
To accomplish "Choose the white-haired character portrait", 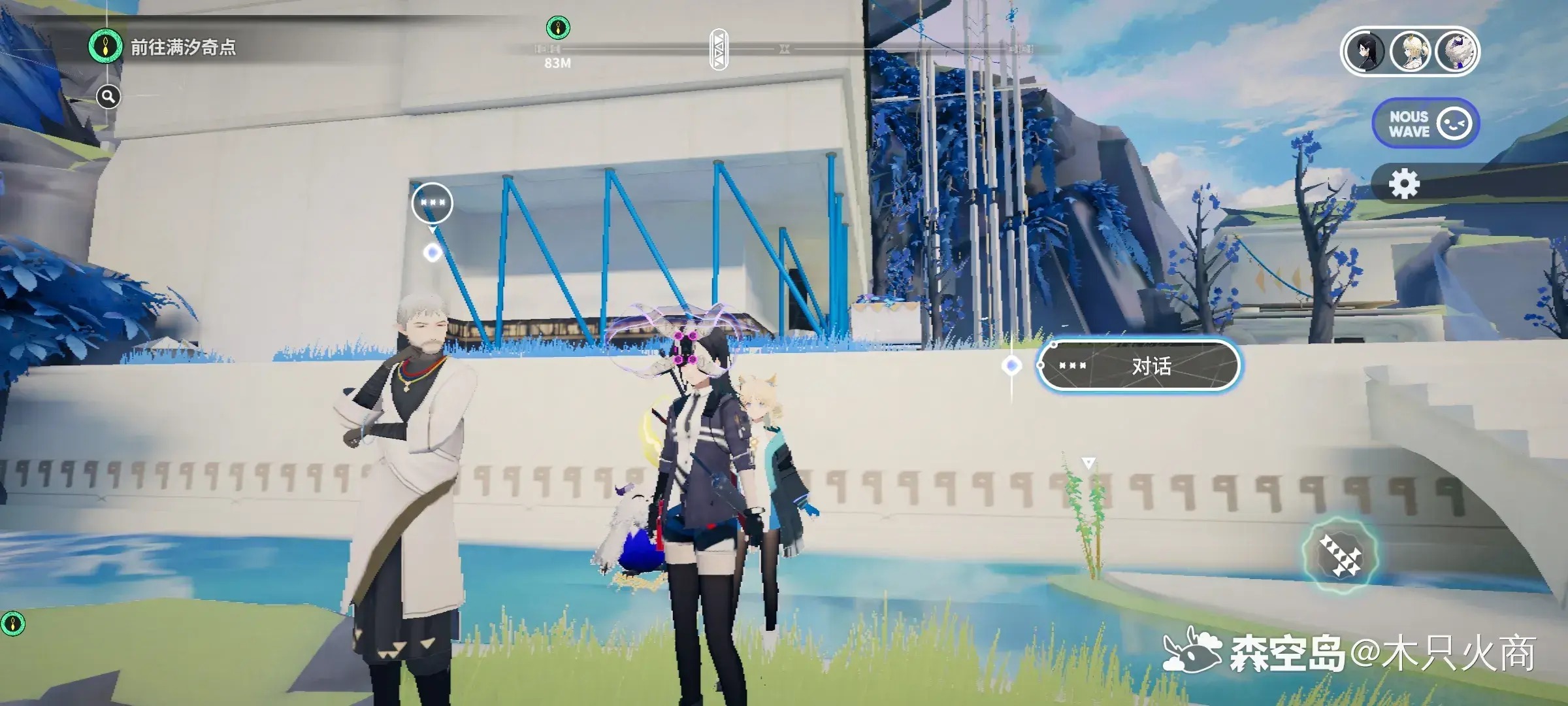I will pyautogui.click(x=1455, y=52).
